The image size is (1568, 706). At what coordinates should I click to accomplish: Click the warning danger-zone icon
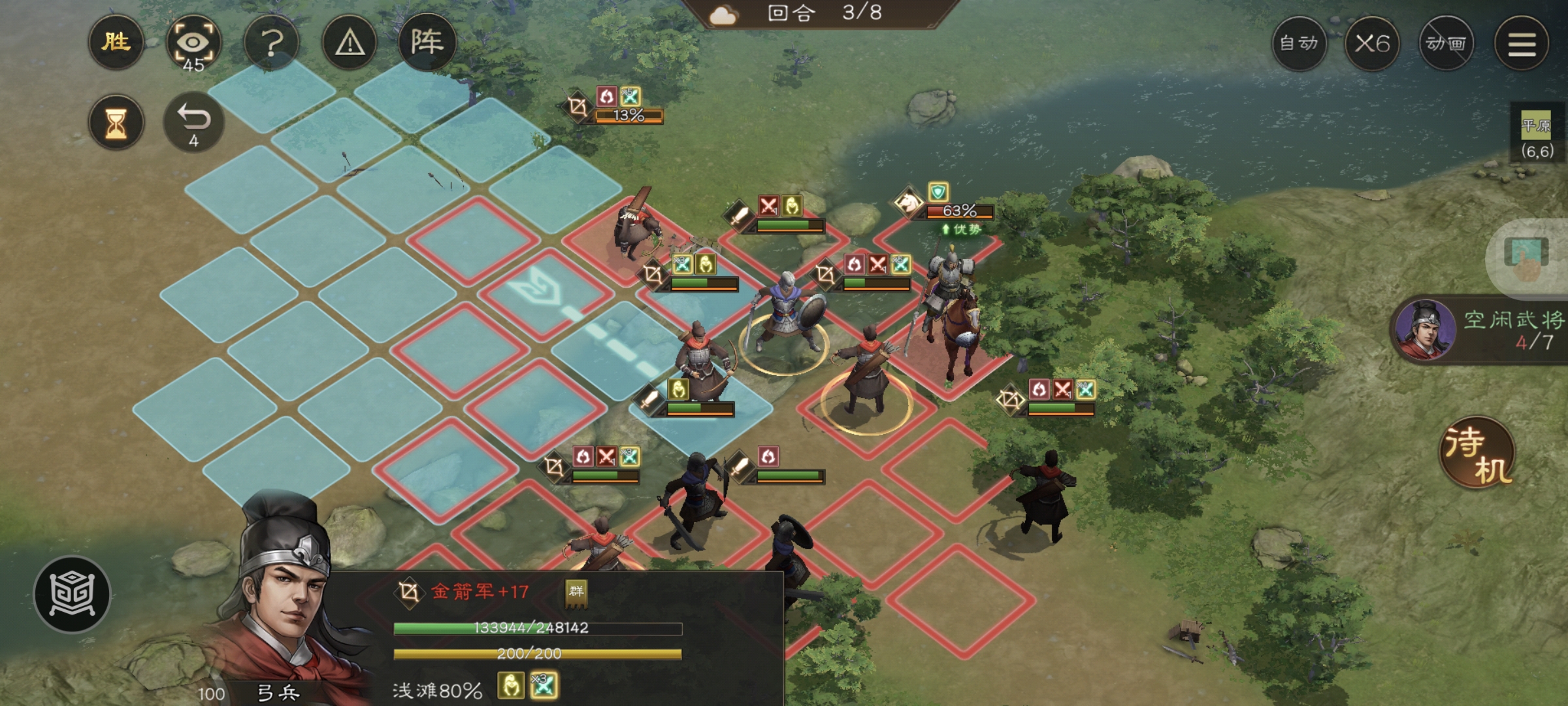tap(350, 43)
